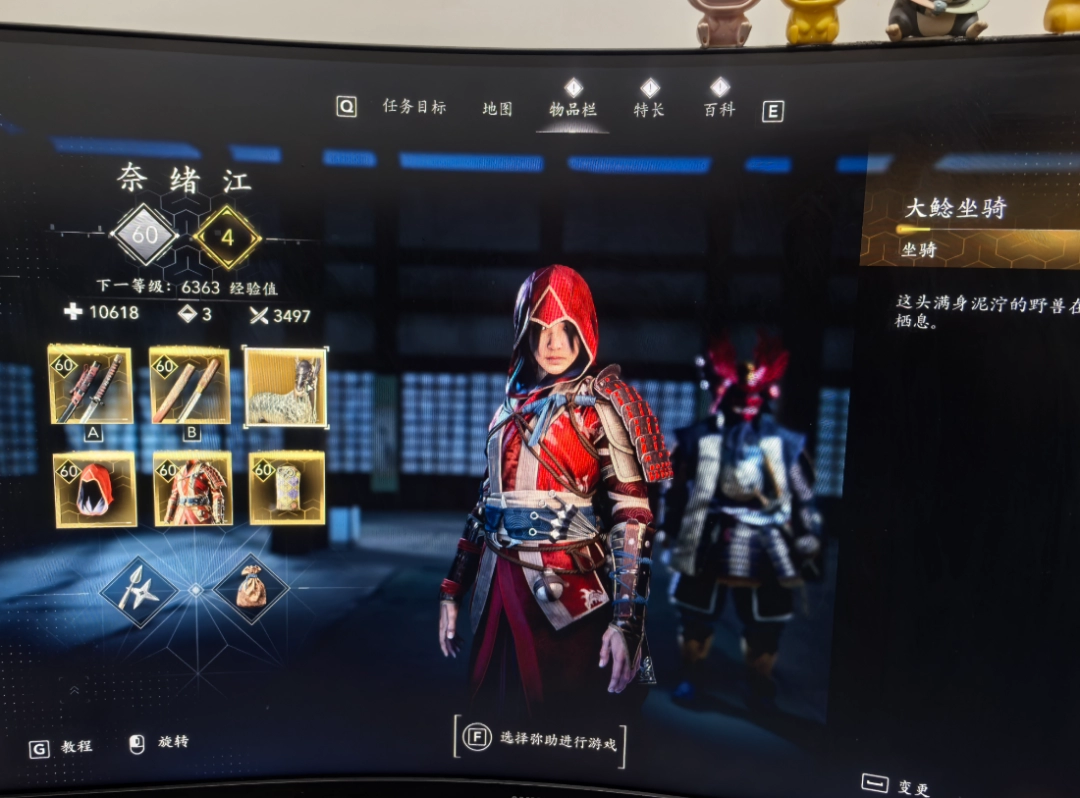Open the red hood headgear slot
1080x798 pixels.
pos(94,489)
